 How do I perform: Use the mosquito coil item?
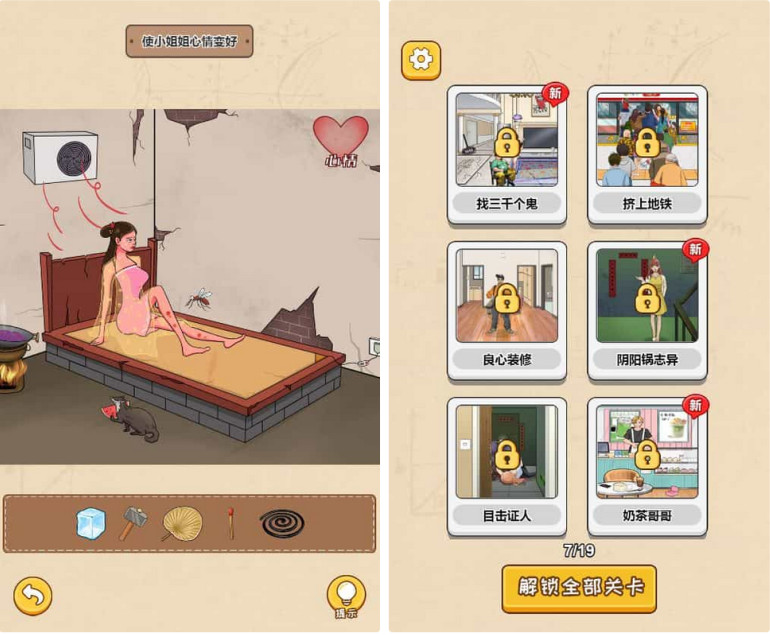[x=283, y=523]
